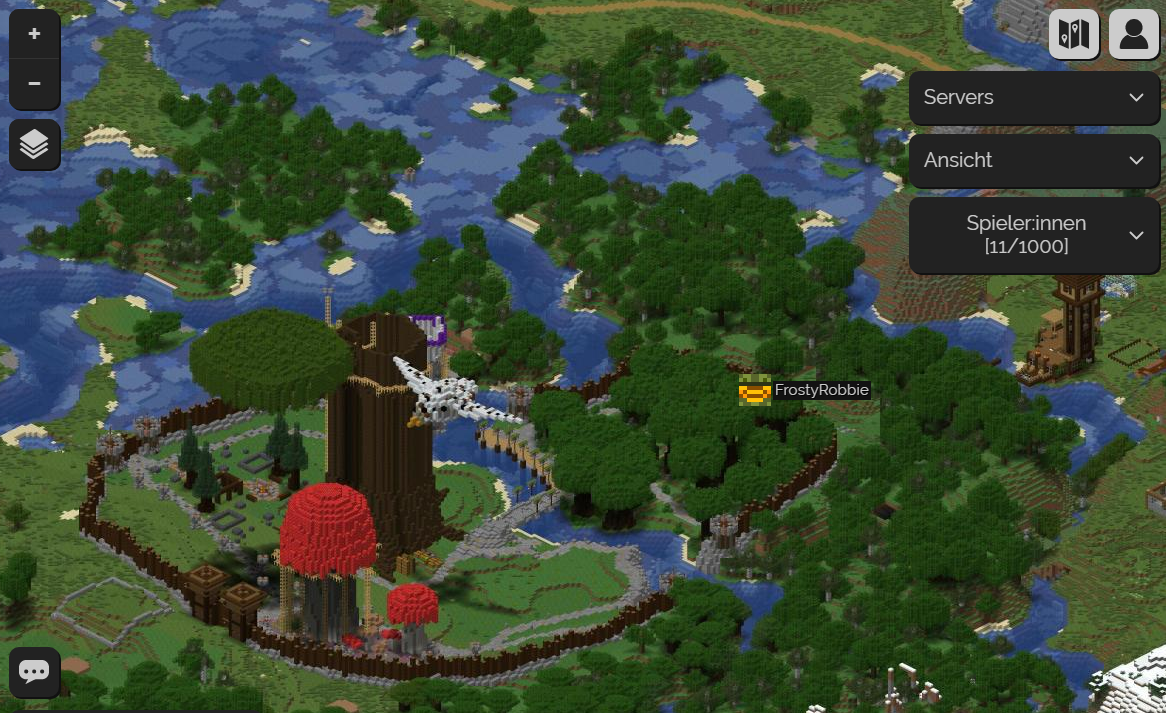Open the Spieler:innen player list
This screenshot has height=713, width=1166.
(1034, 234)
